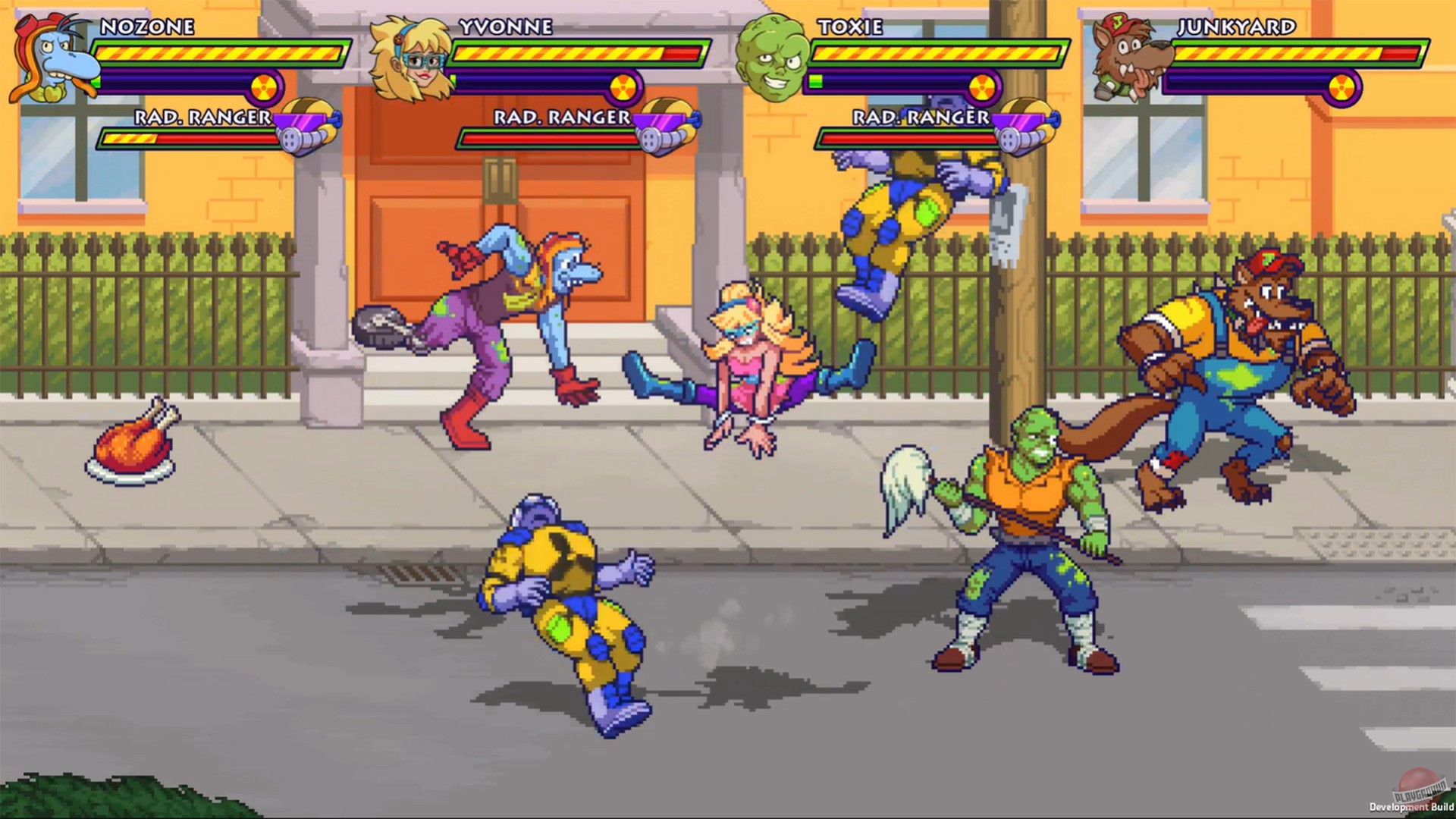1456x819 pixels.
Task: Click the radiation symbol on Nozone's meter
Action: click(x=263, y=87)
